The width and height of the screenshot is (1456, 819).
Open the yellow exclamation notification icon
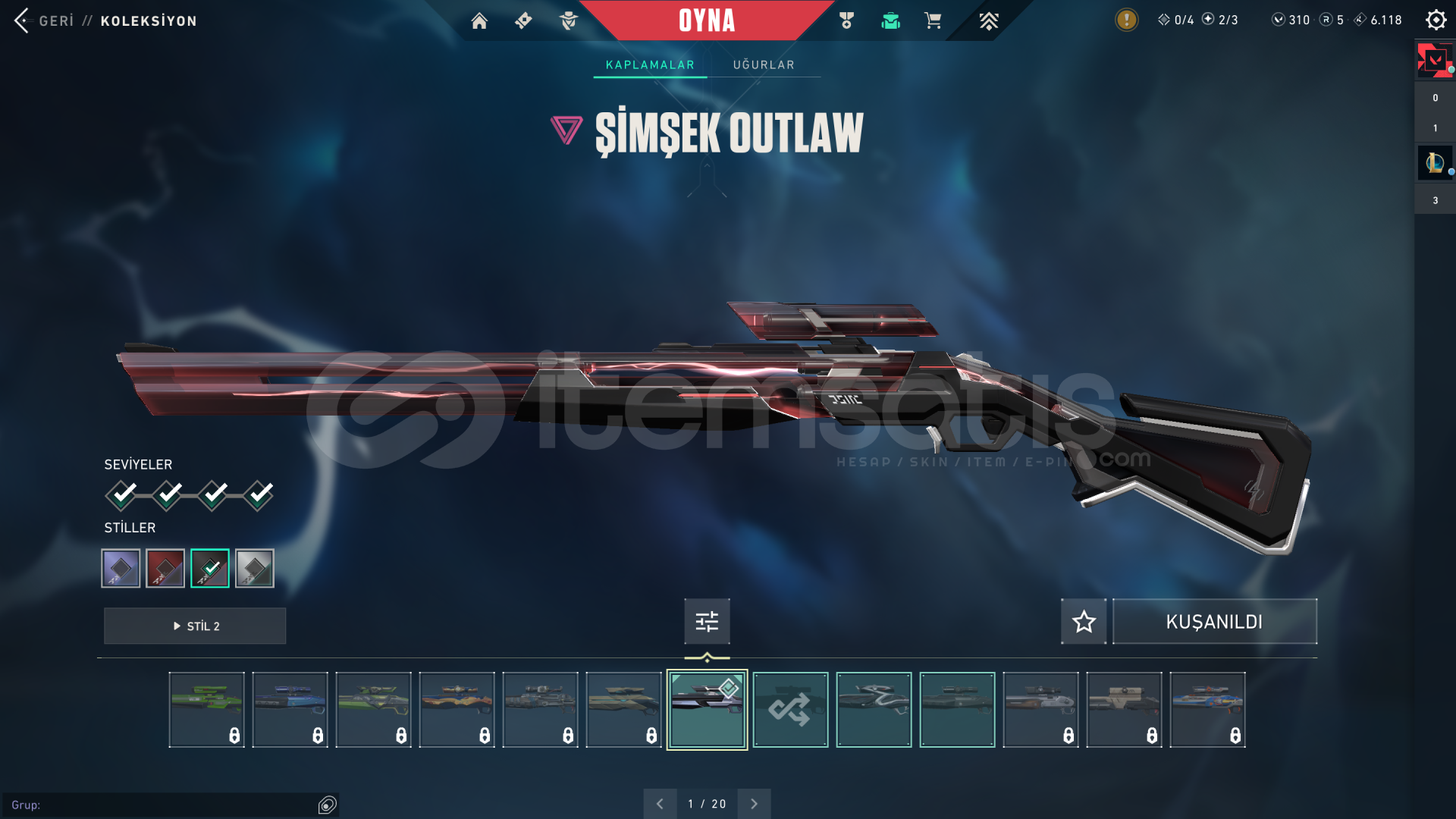[x=1126, y=20]
